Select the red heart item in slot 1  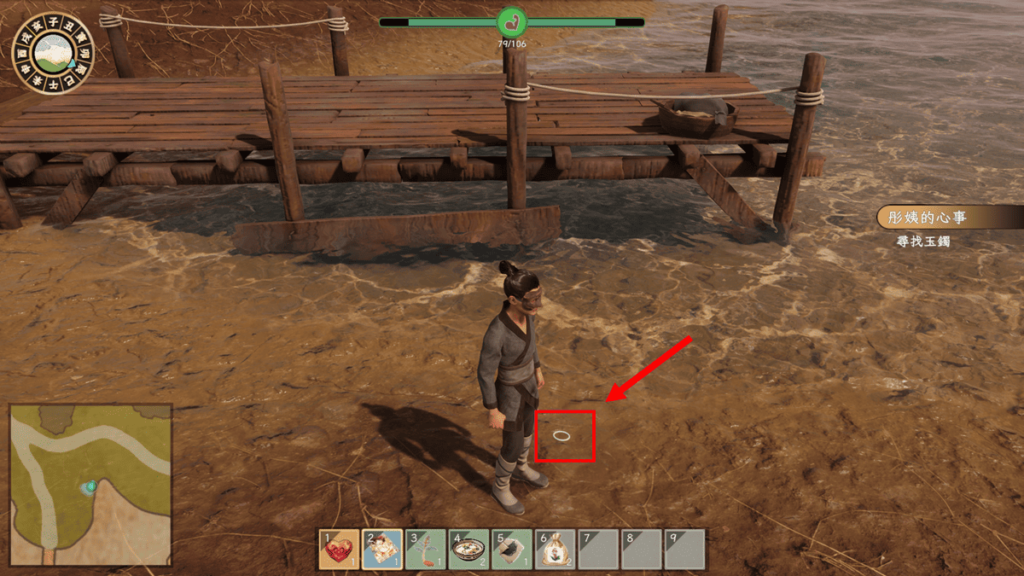tap(339, 549)
